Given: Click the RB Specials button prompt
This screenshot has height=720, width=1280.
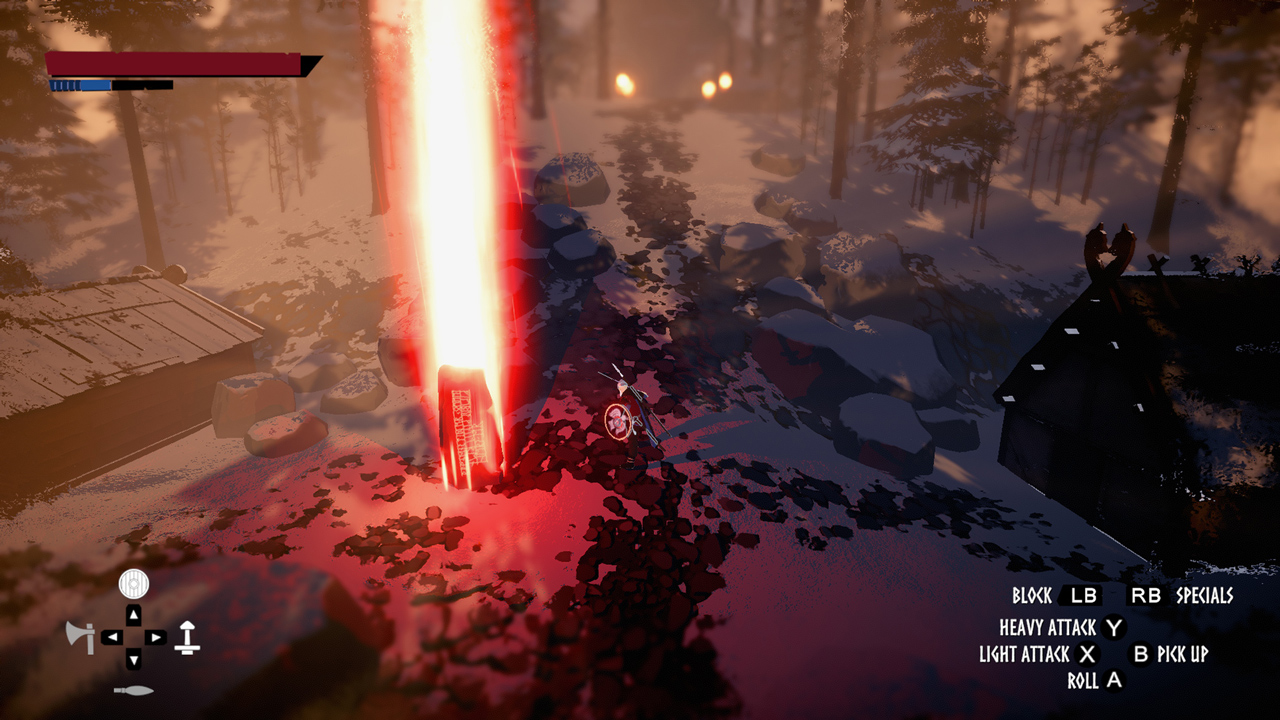Looking at the screenshot, I should point(1147,597).
